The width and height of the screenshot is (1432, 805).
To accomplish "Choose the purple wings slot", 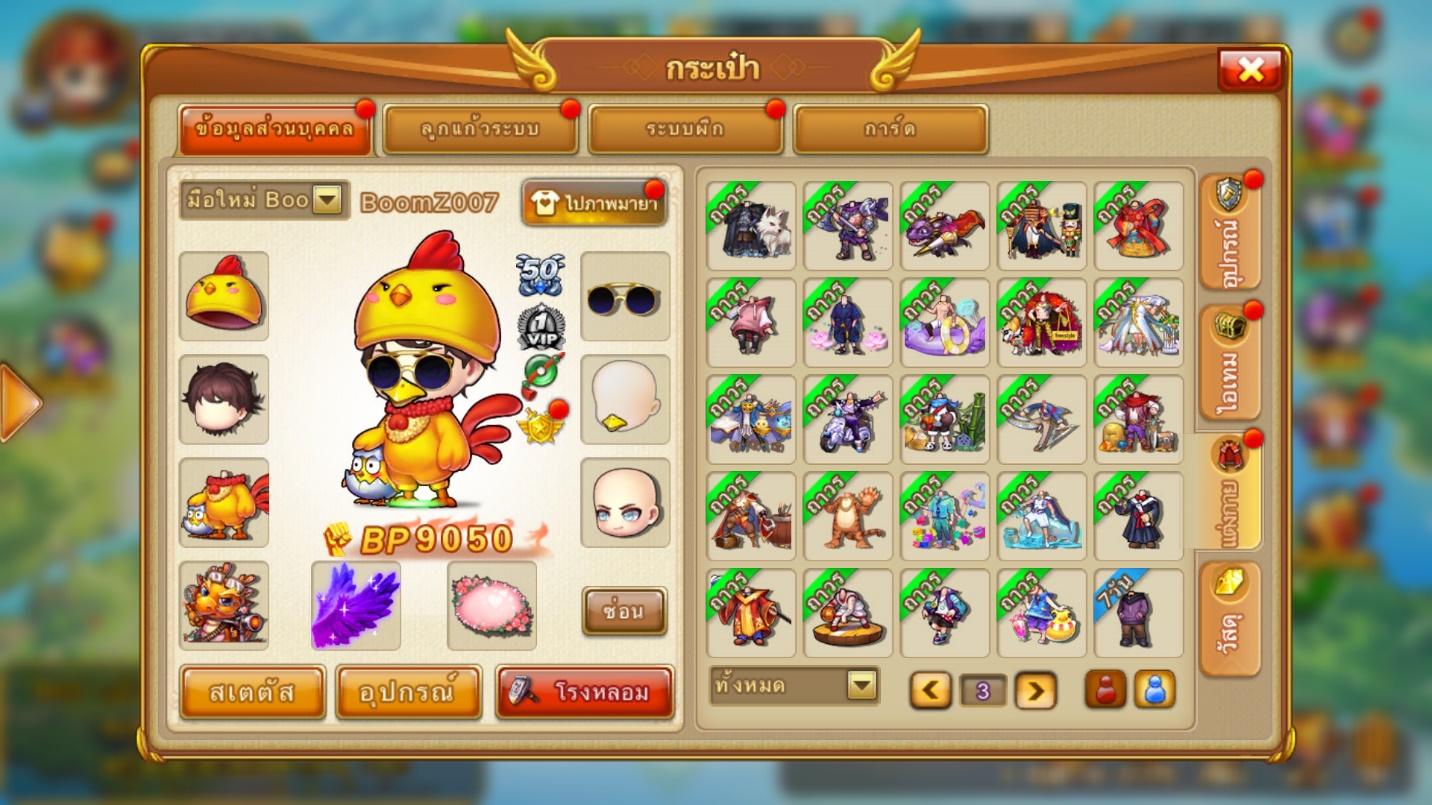I will pyautogui.click(x=356, y=605).
